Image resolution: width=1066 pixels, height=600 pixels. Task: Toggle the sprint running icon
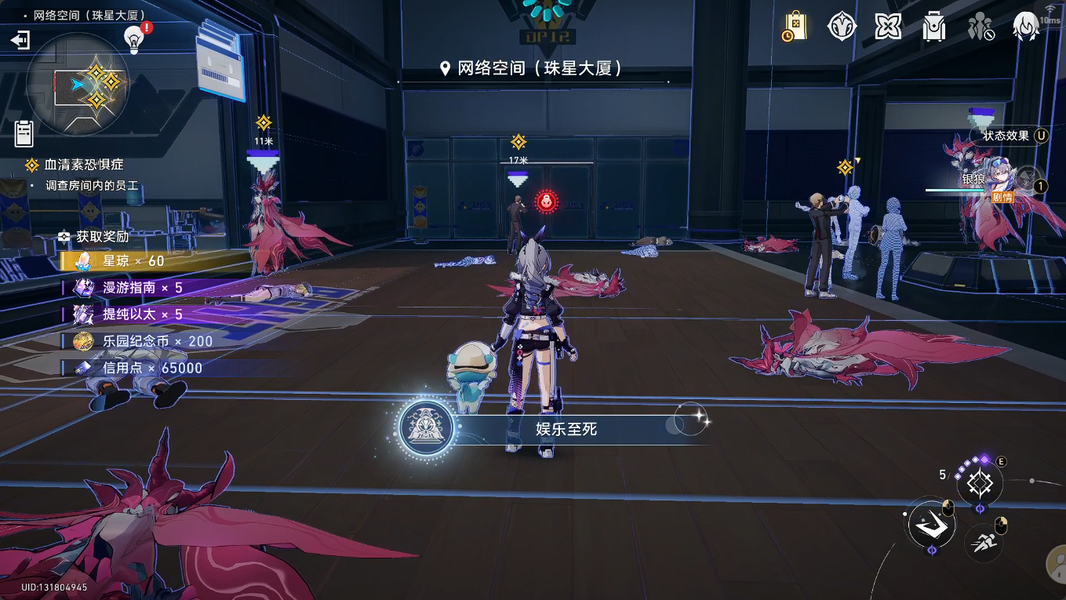tap(984, 541)
